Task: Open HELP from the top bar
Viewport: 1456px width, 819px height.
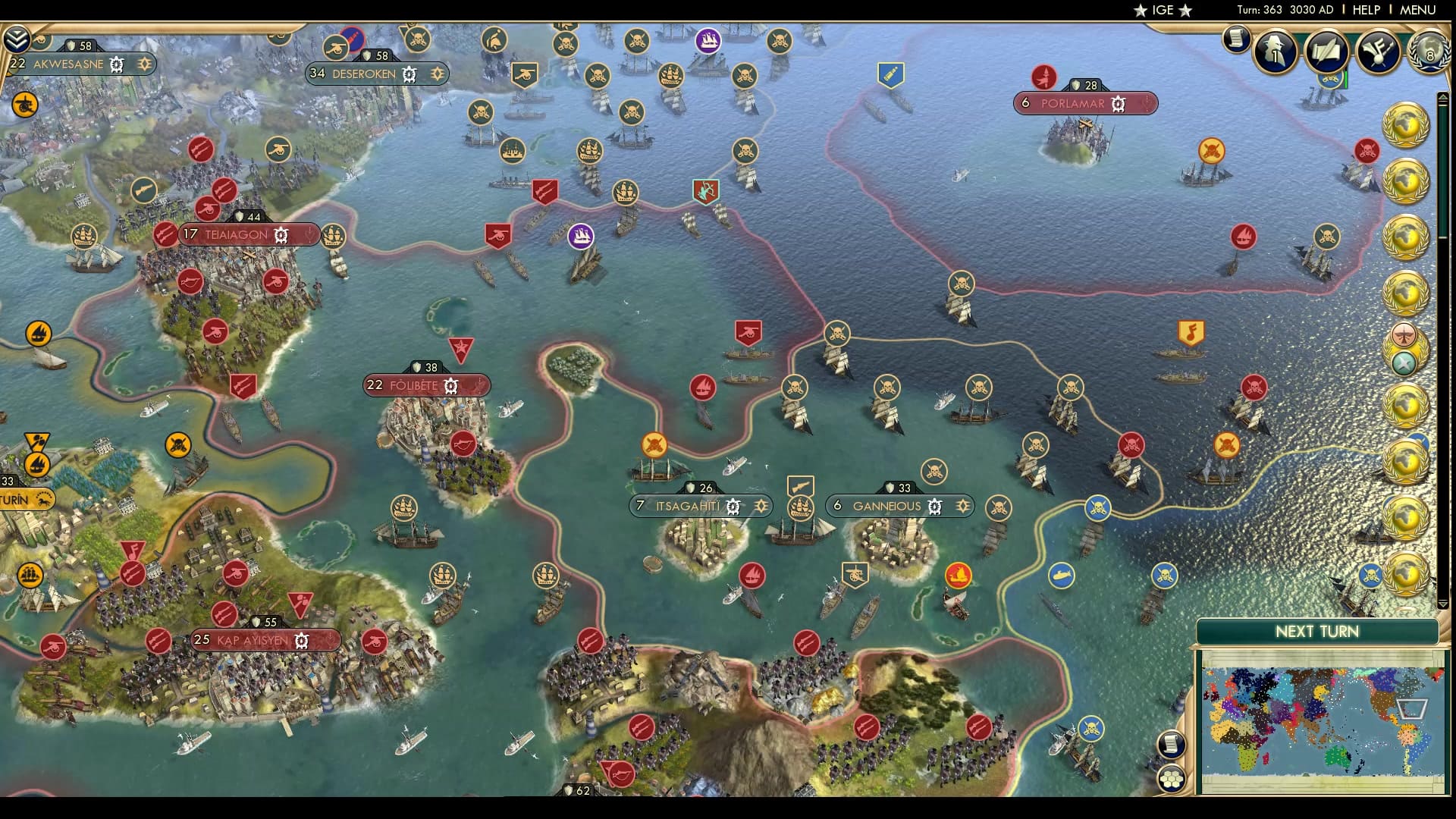Action: [1365, 11]
